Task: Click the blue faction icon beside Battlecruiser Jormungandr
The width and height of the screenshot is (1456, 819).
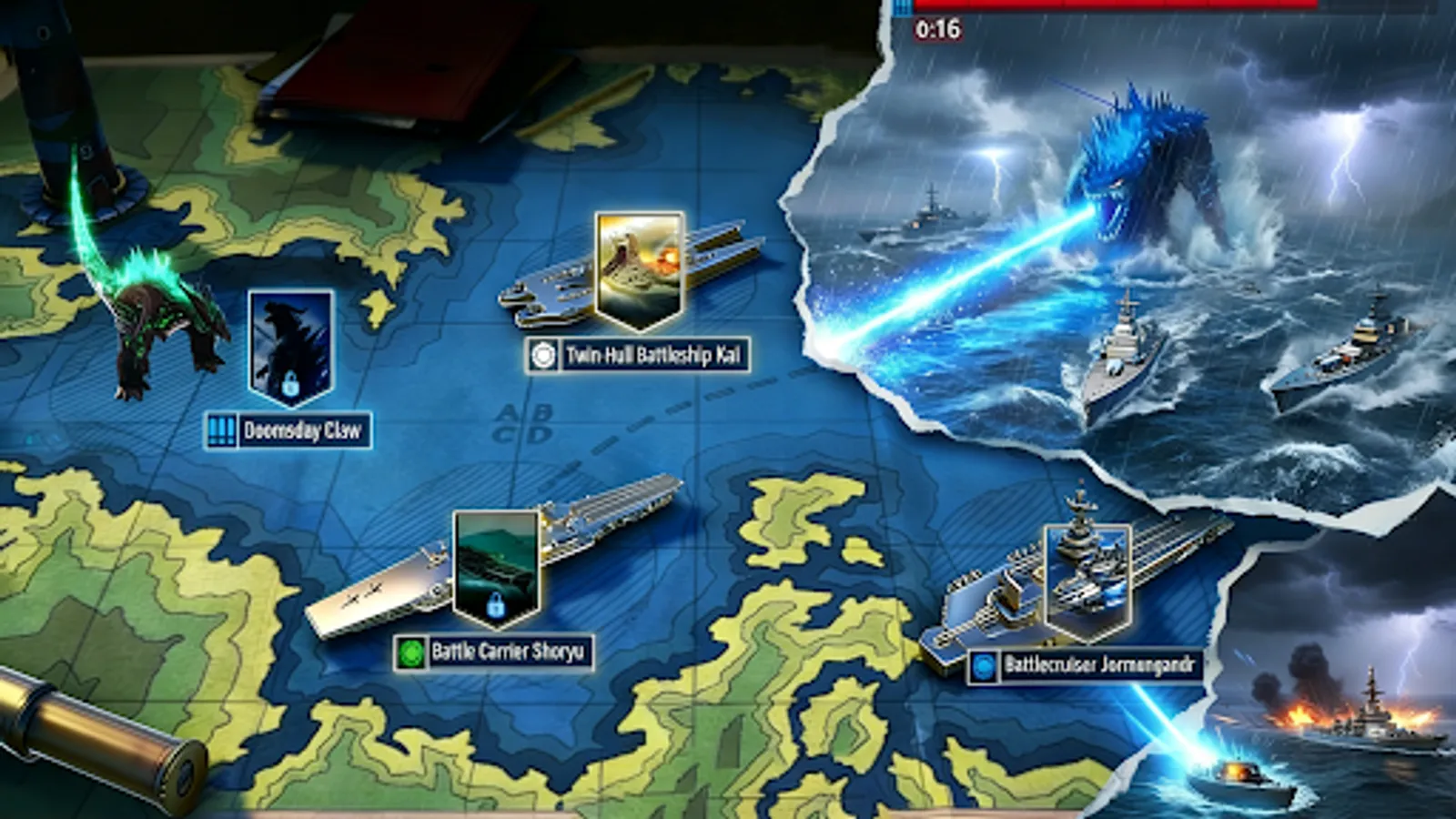Action: 983,667
